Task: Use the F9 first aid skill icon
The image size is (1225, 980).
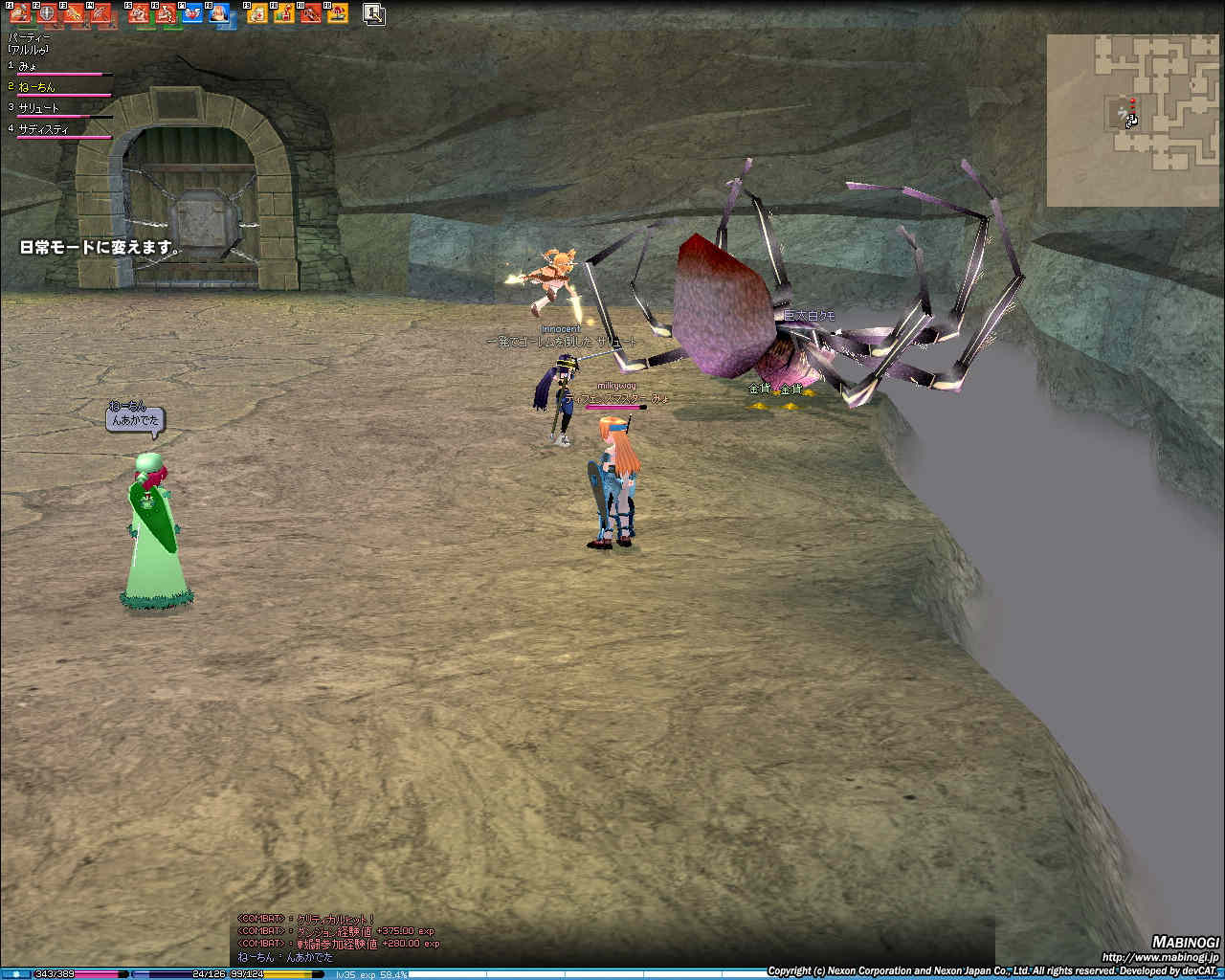Action: [257, 13]
